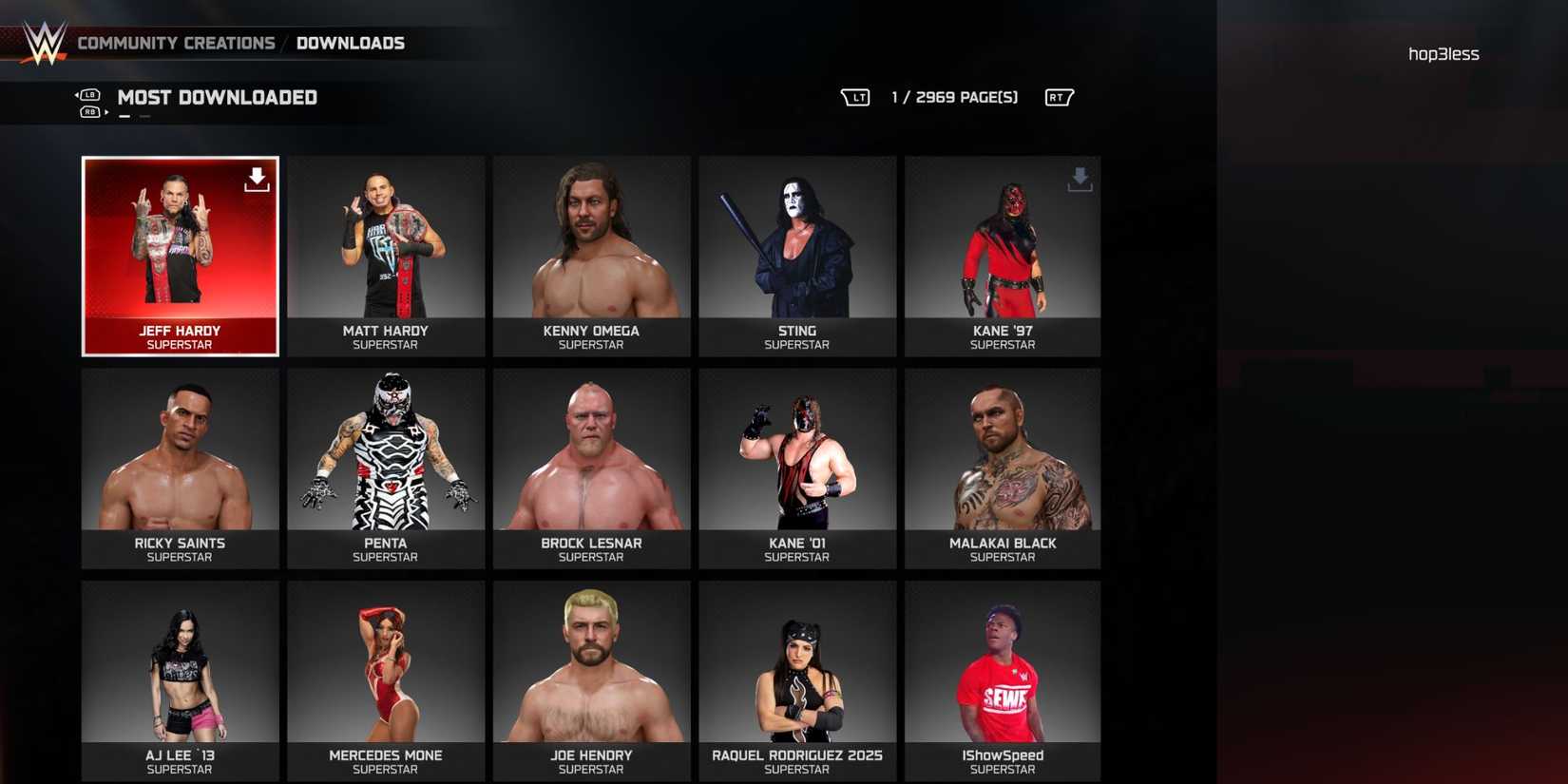Choose the Penta superstar tile
The image size is (1568, 784).
coord(385,468)
